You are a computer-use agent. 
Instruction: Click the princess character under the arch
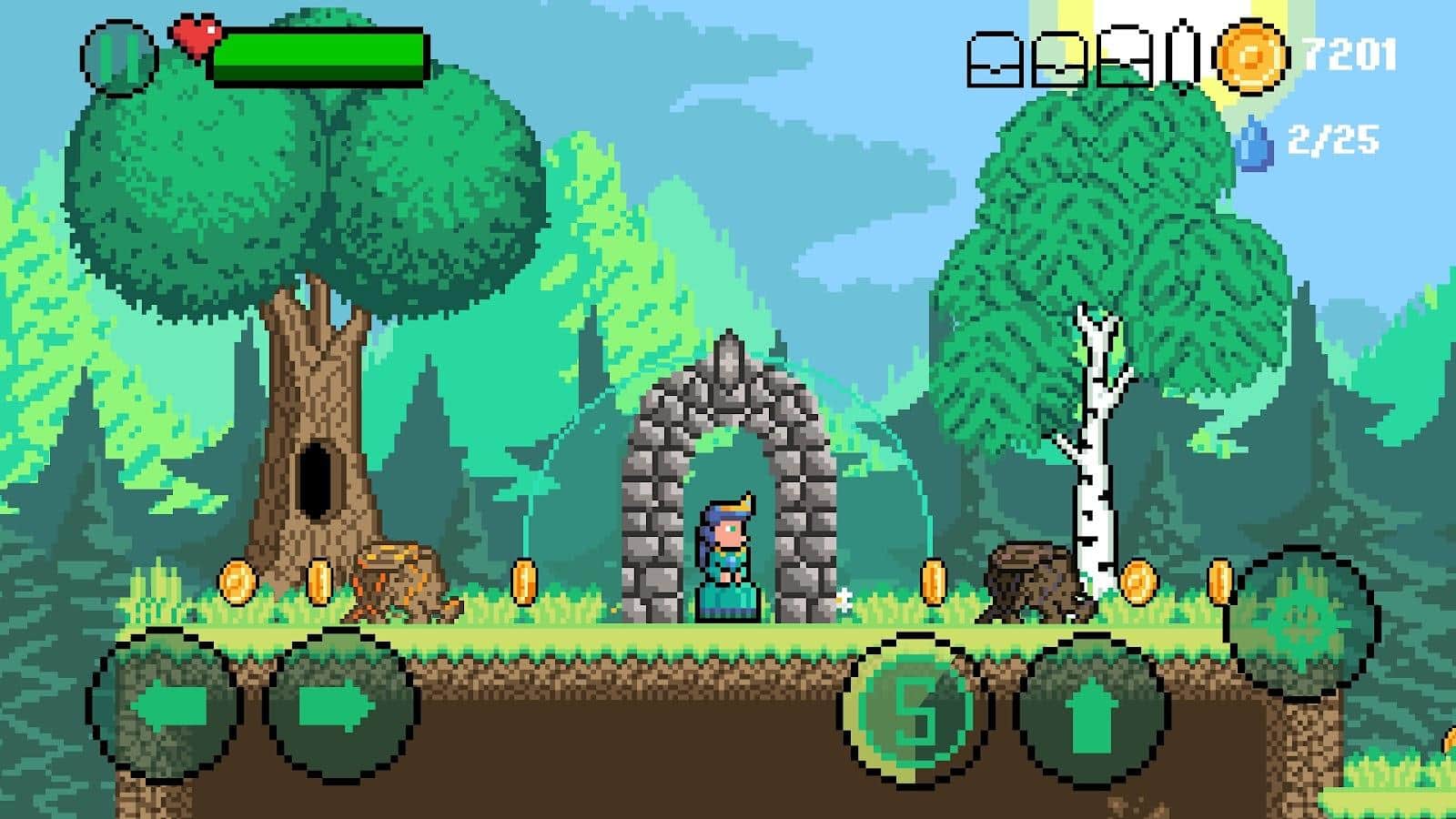[728, 555]
